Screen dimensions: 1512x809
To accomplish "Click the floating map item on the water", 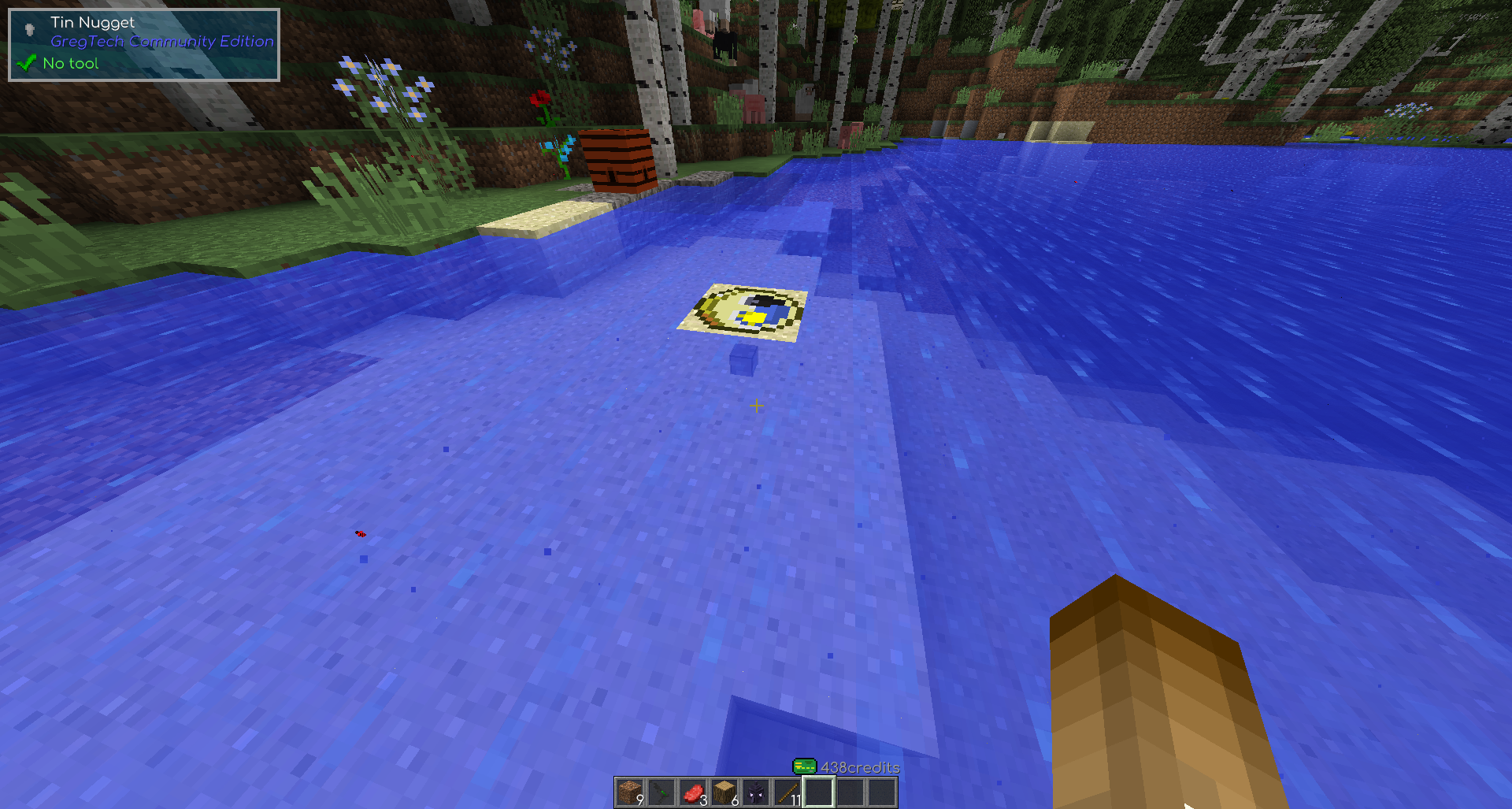I will [743, 310].
